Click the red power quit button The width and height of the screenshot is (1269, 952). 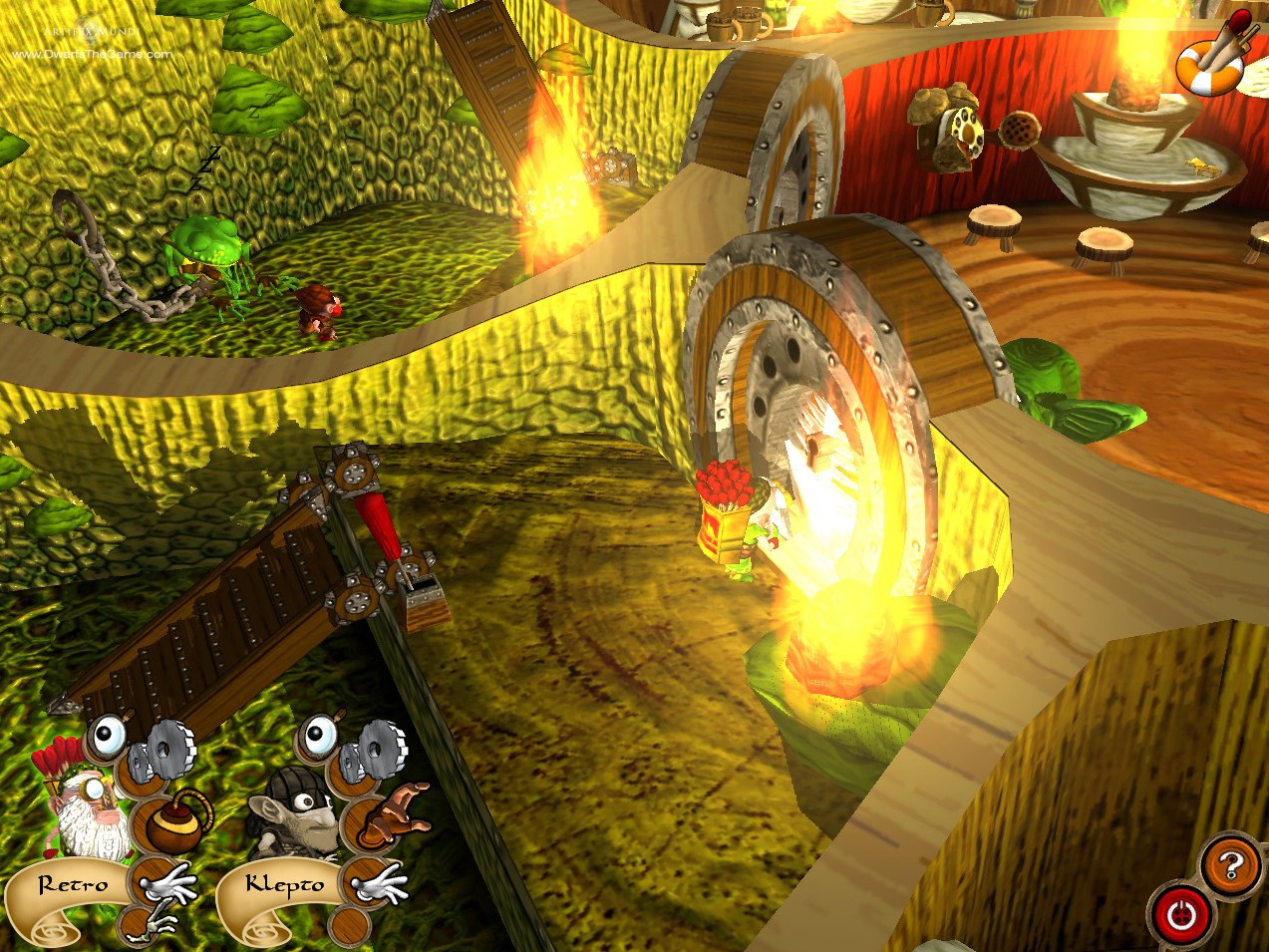coord(1182,915)
